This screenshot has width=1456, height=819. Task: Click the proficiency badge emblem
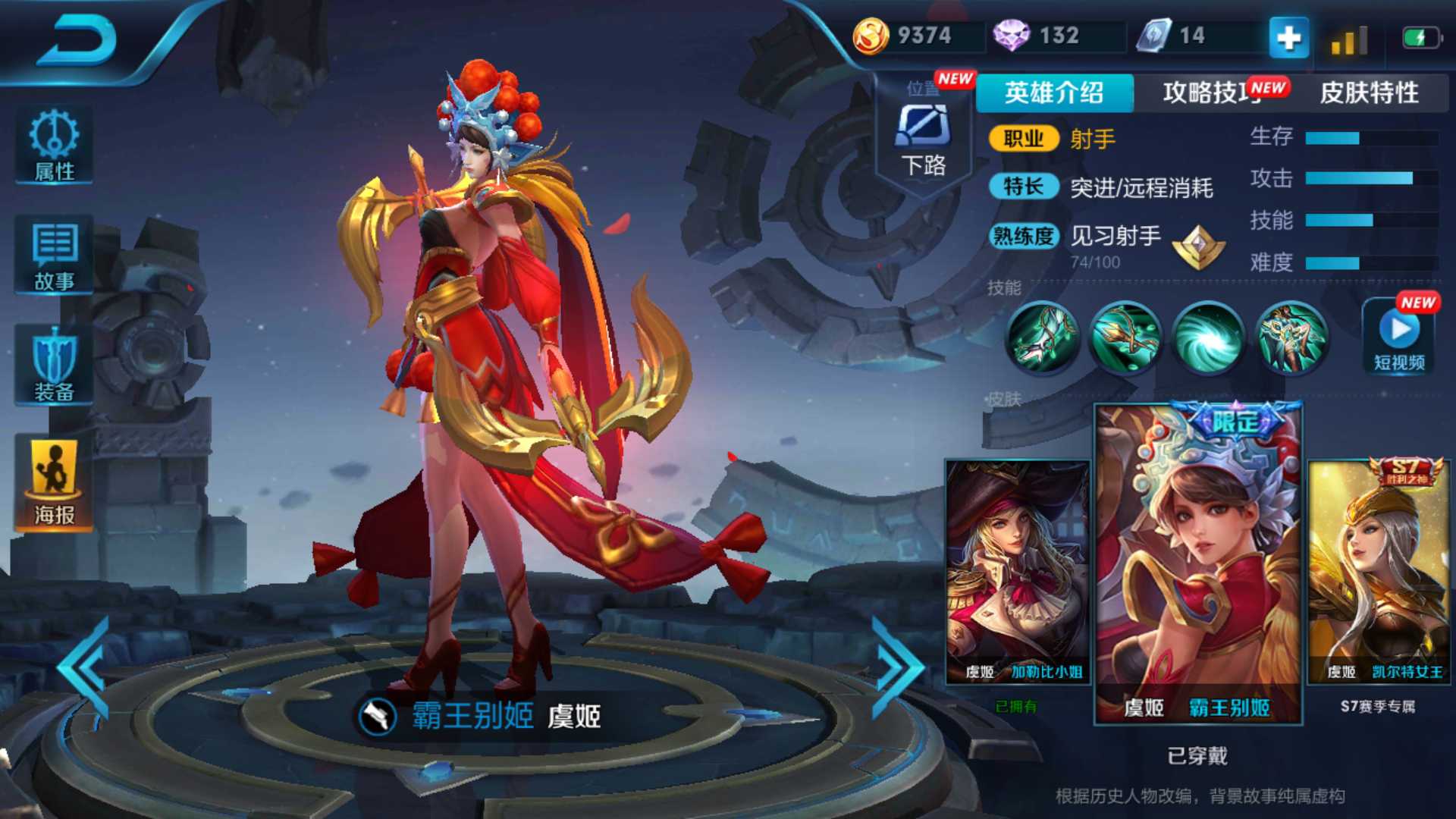click(1198, 248)
